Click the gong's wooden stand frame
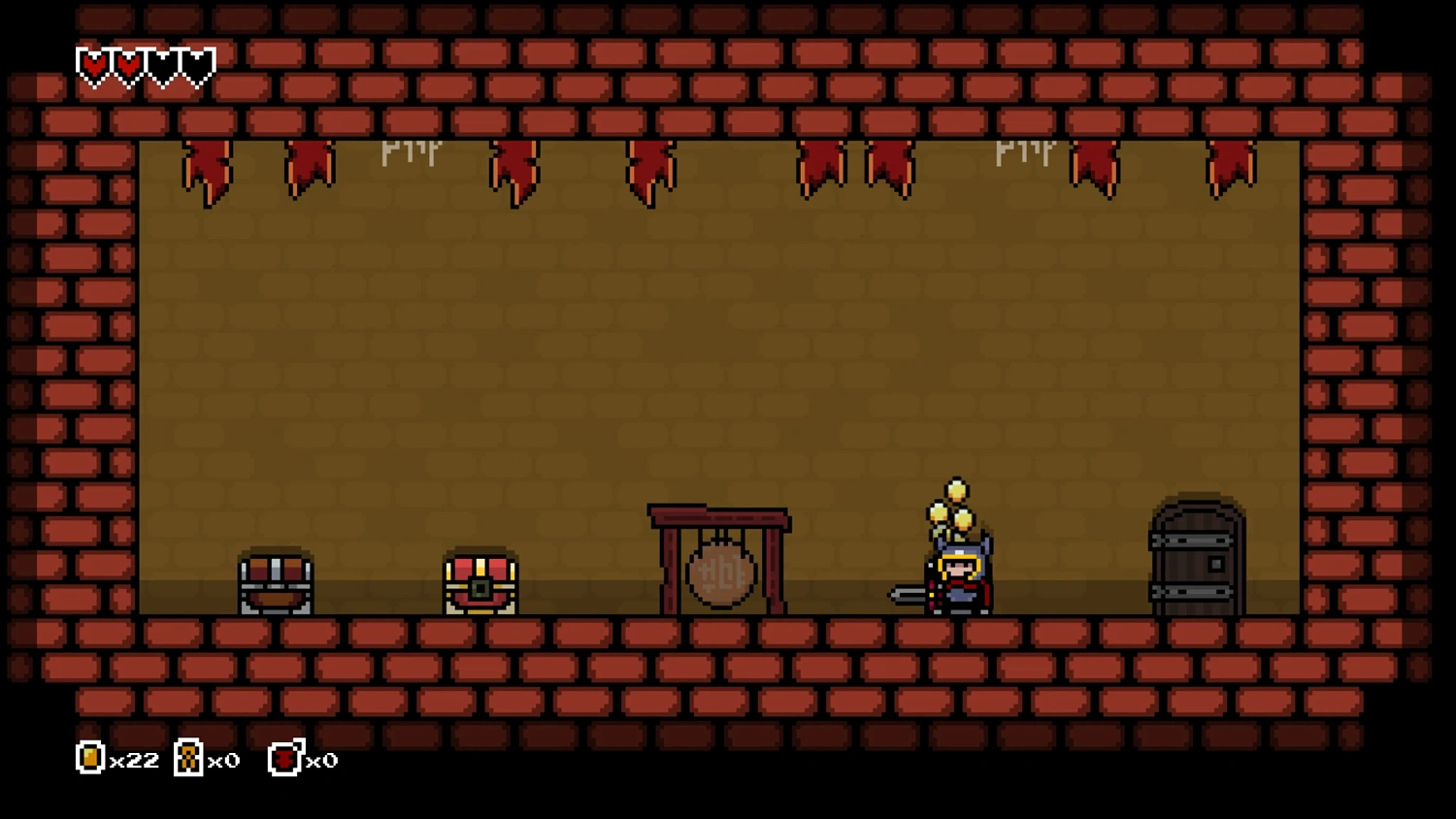1456x819 pixels. 718,517
